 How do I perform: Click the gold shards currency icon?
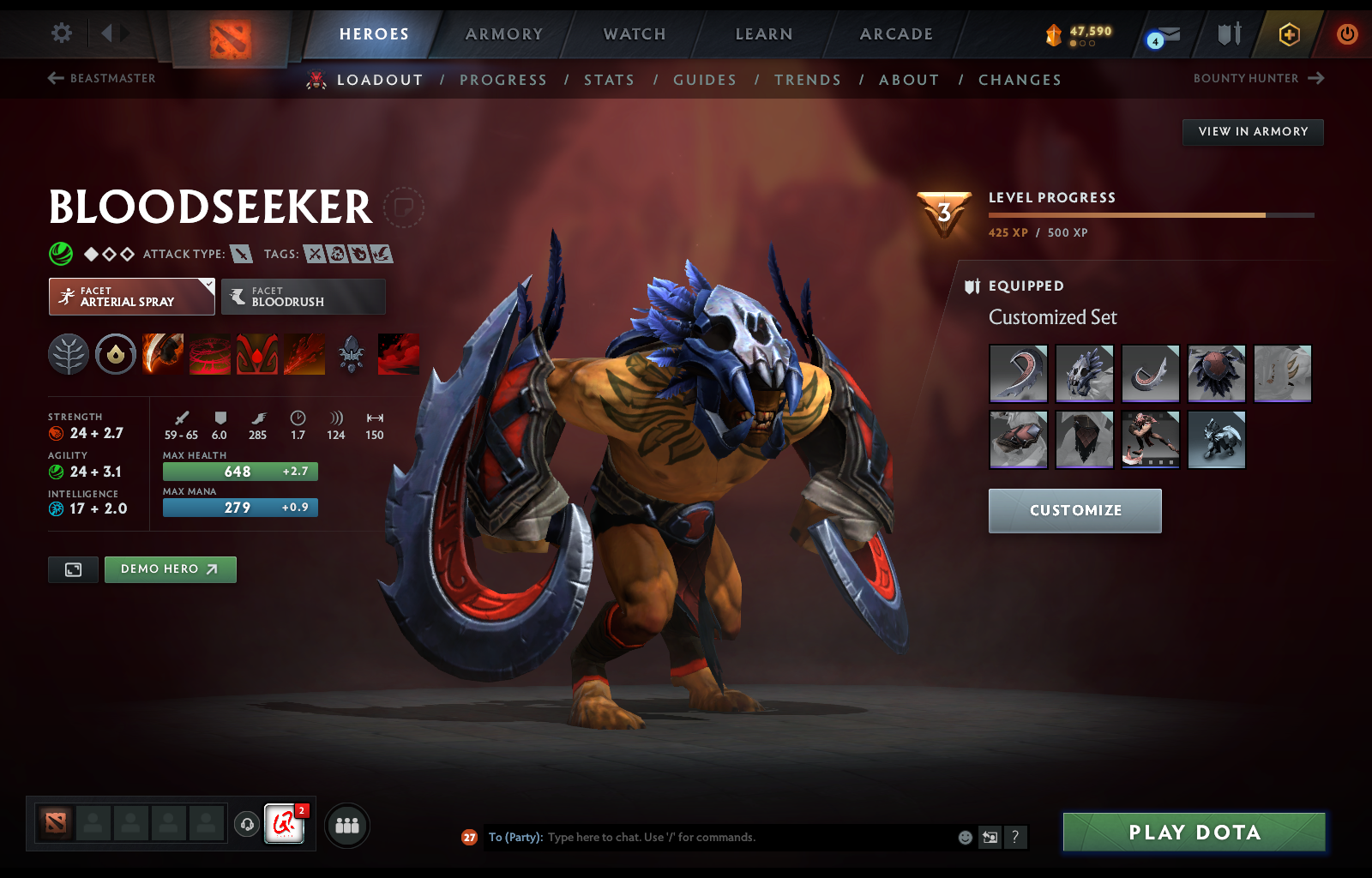(x=1054, y=34)
